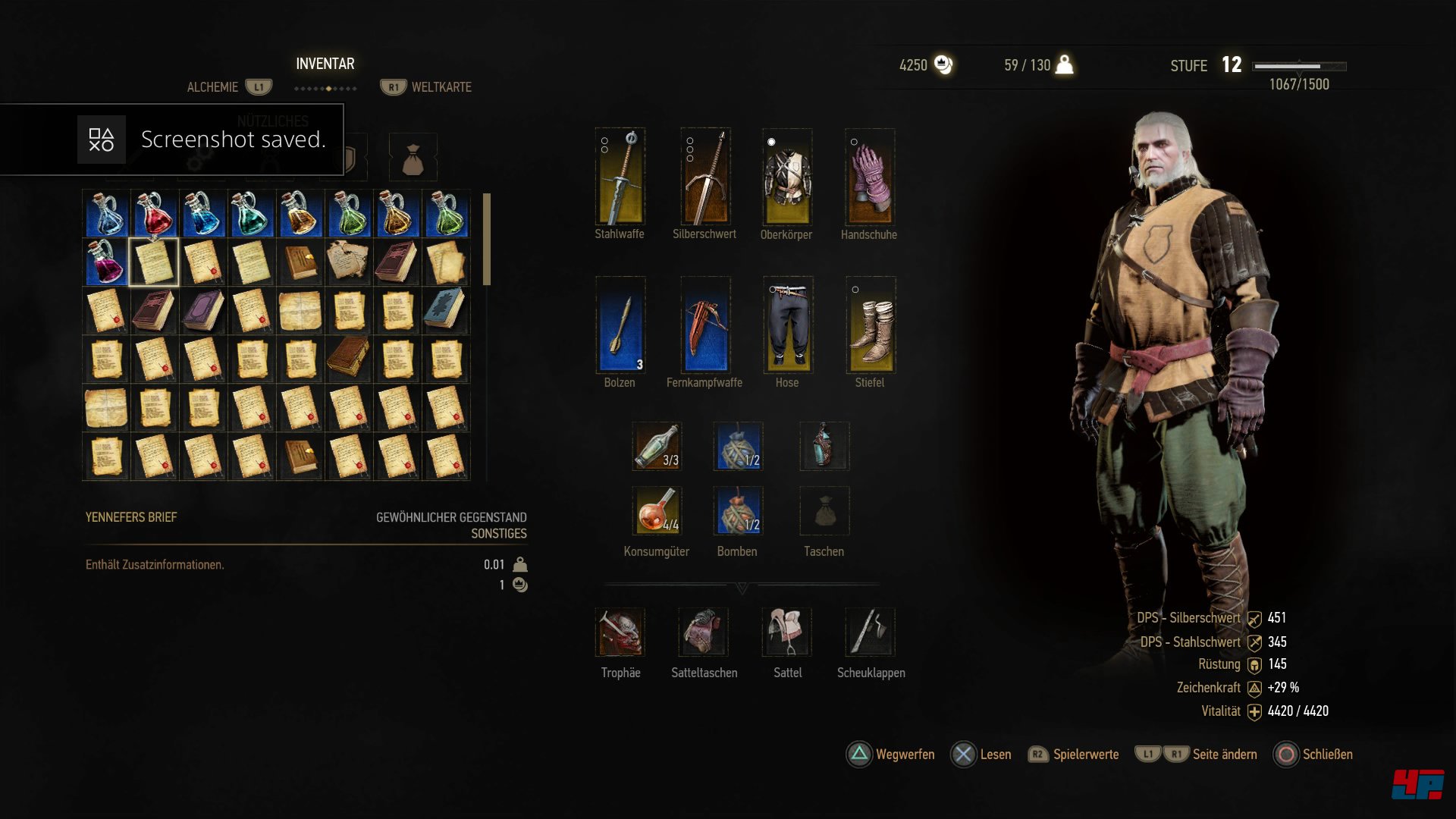
Task: Open the Oberkörper armor slot
Action: pos(787,177)
